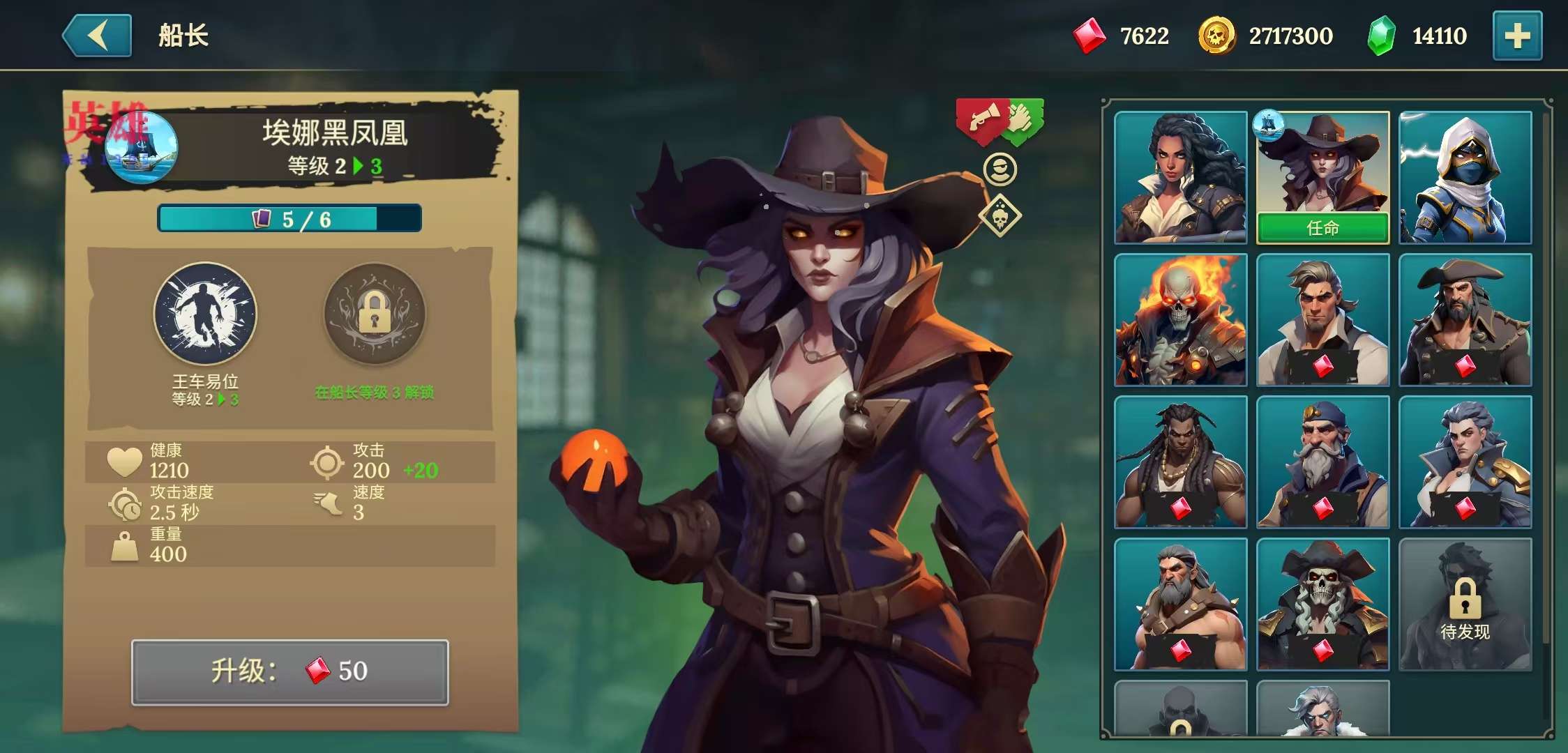Select the silver-haired woman with gold epaulettes
This screenshot has width=1568, height=753.
(x=1465, y=462)
